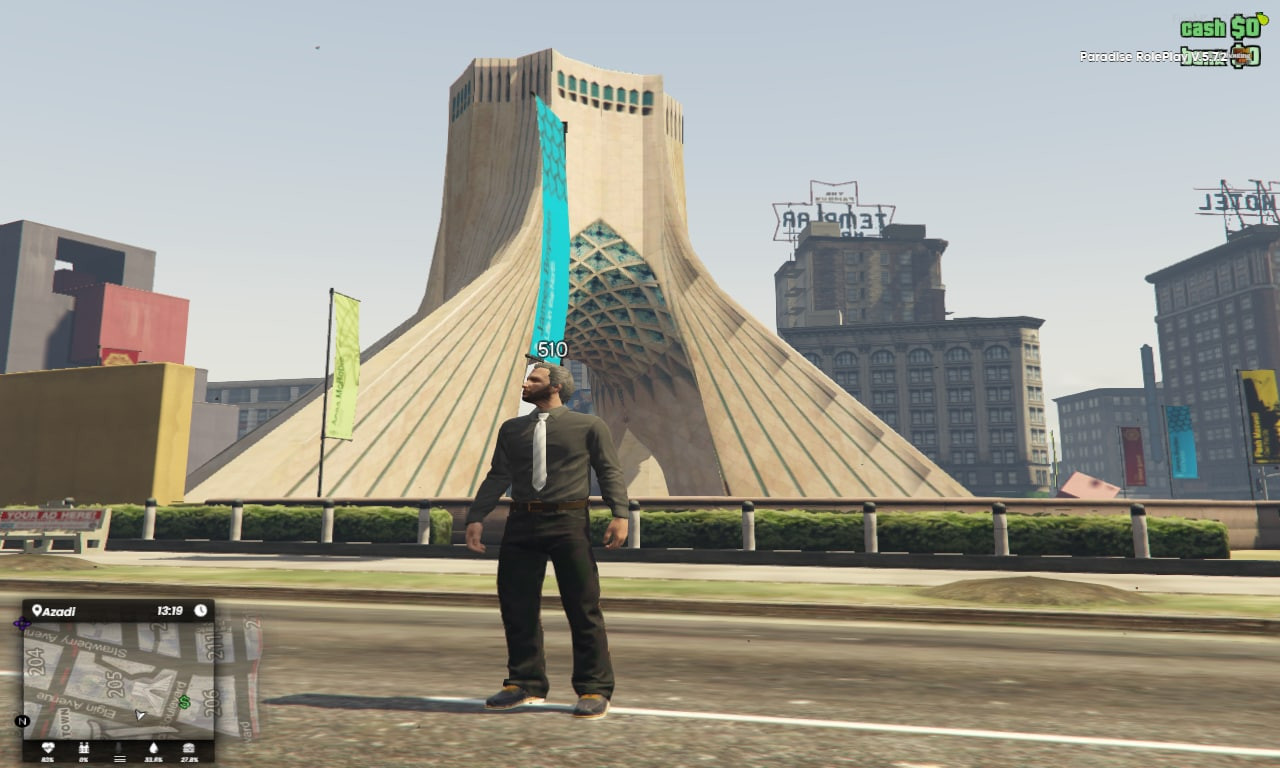Click the bank balance icon below cash
1280x768 pixels.
tap(1243, 58)
